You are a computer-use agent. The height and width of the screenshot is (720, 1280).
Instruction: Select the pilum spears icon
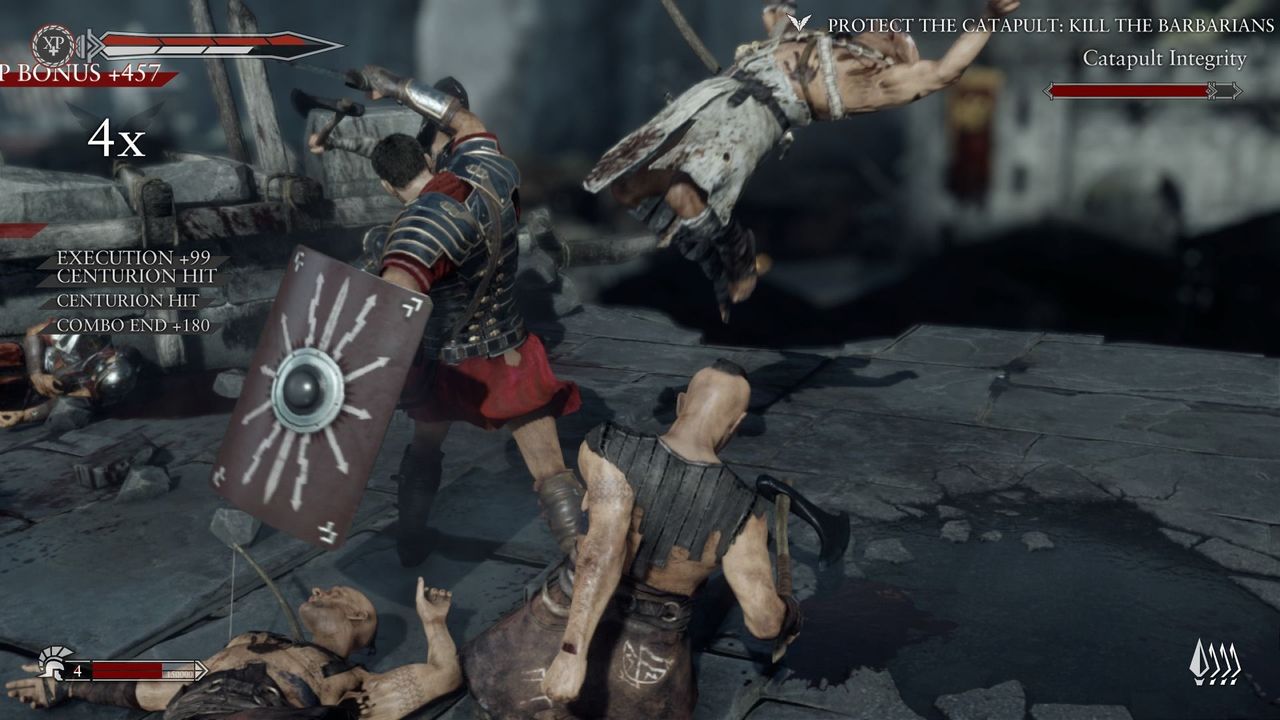point(1215,662)
